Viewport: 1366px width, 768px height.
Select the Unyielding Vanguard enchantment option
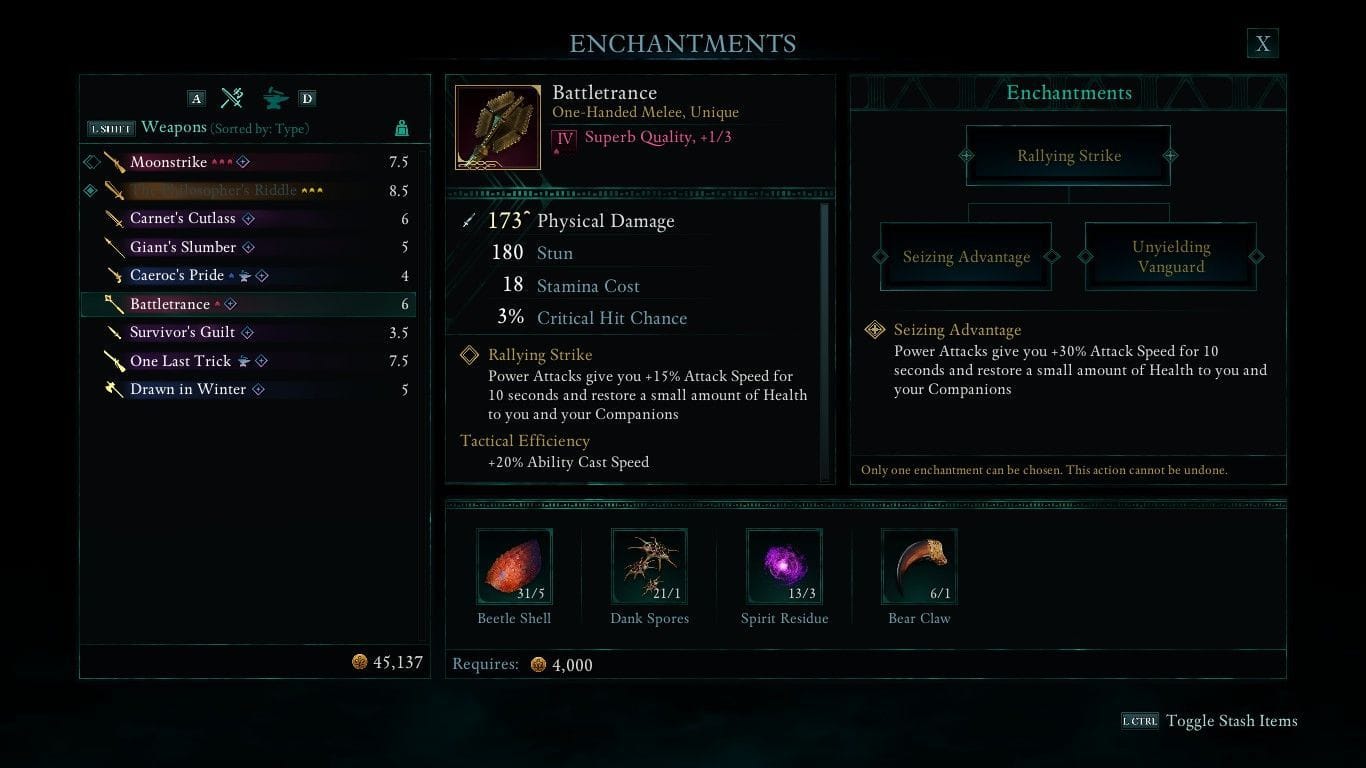[x=1170, y=256]
